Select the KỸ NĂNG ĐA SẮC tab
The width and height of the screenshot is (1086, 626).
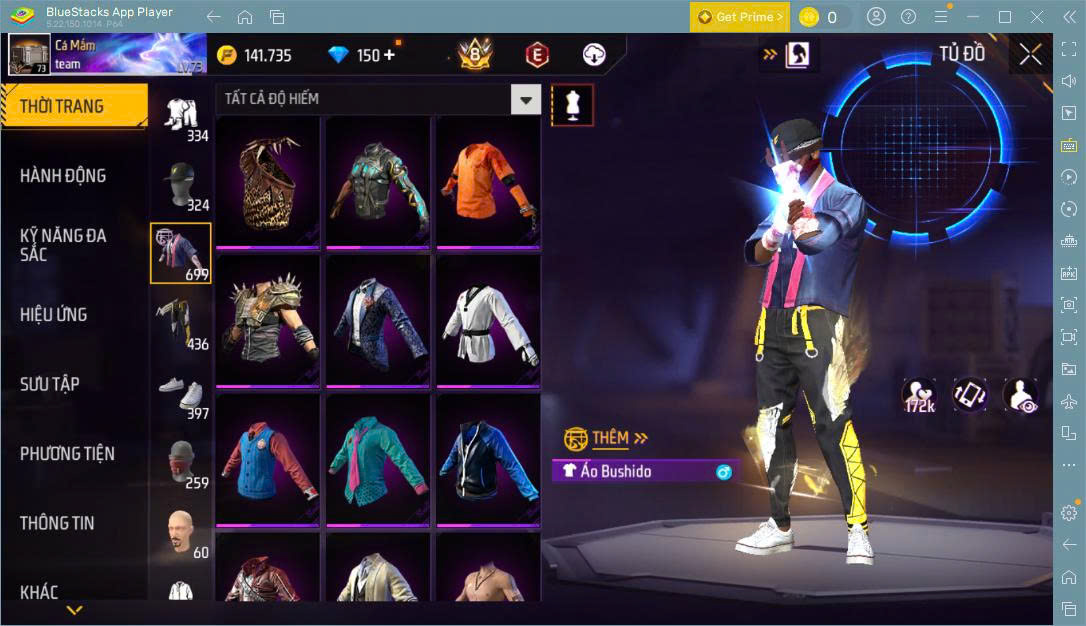coord(63,245)
